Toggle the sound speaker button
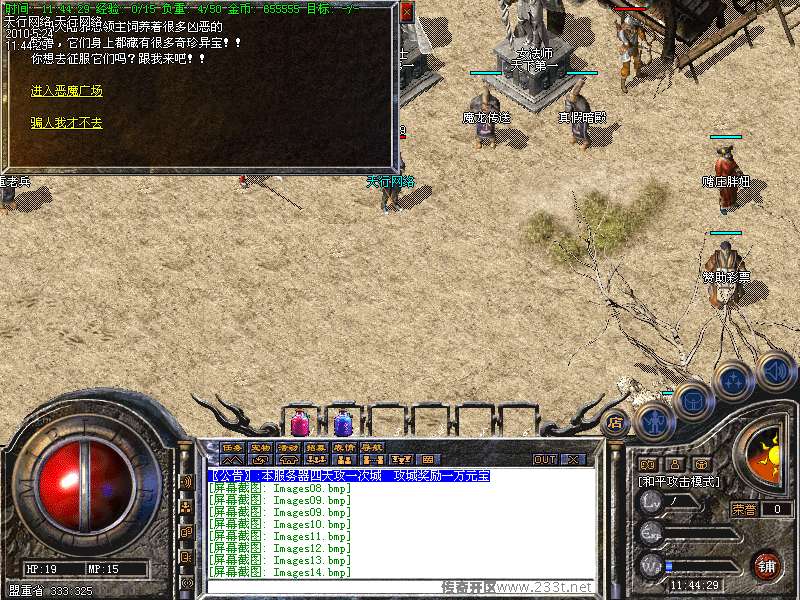The image size is (800, 600). [x=775, y=370]
